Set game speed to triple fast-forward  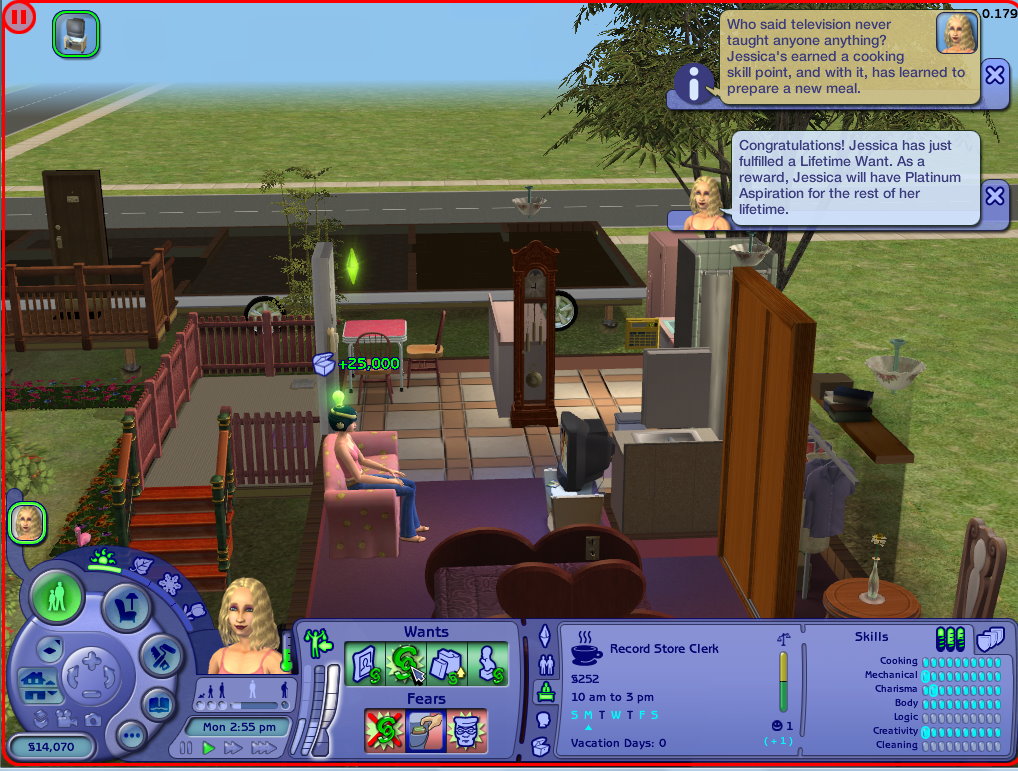tap(263, 748)
